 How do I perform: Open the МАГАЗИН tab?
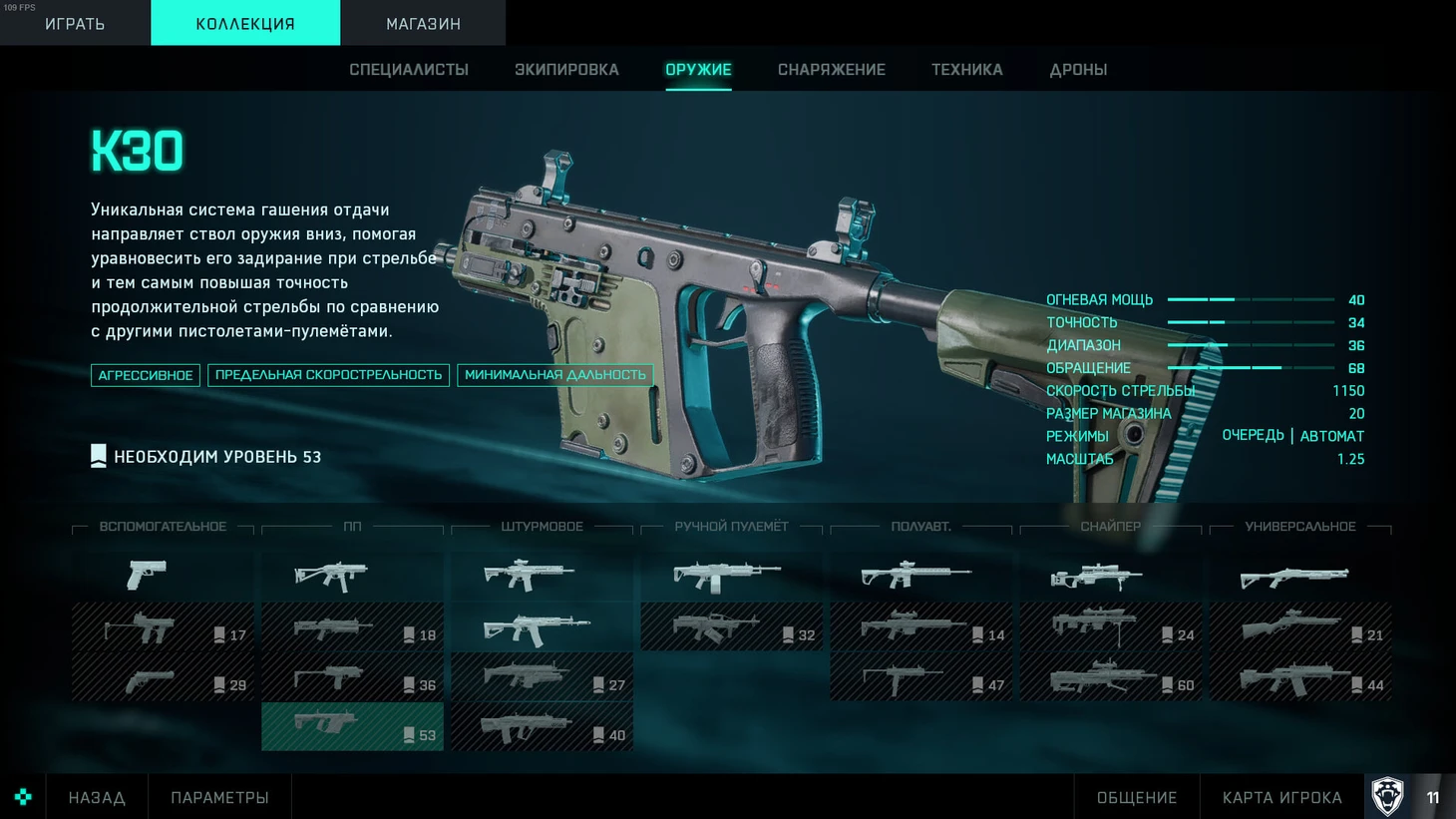pyautogui.click(x=423, y=23)
